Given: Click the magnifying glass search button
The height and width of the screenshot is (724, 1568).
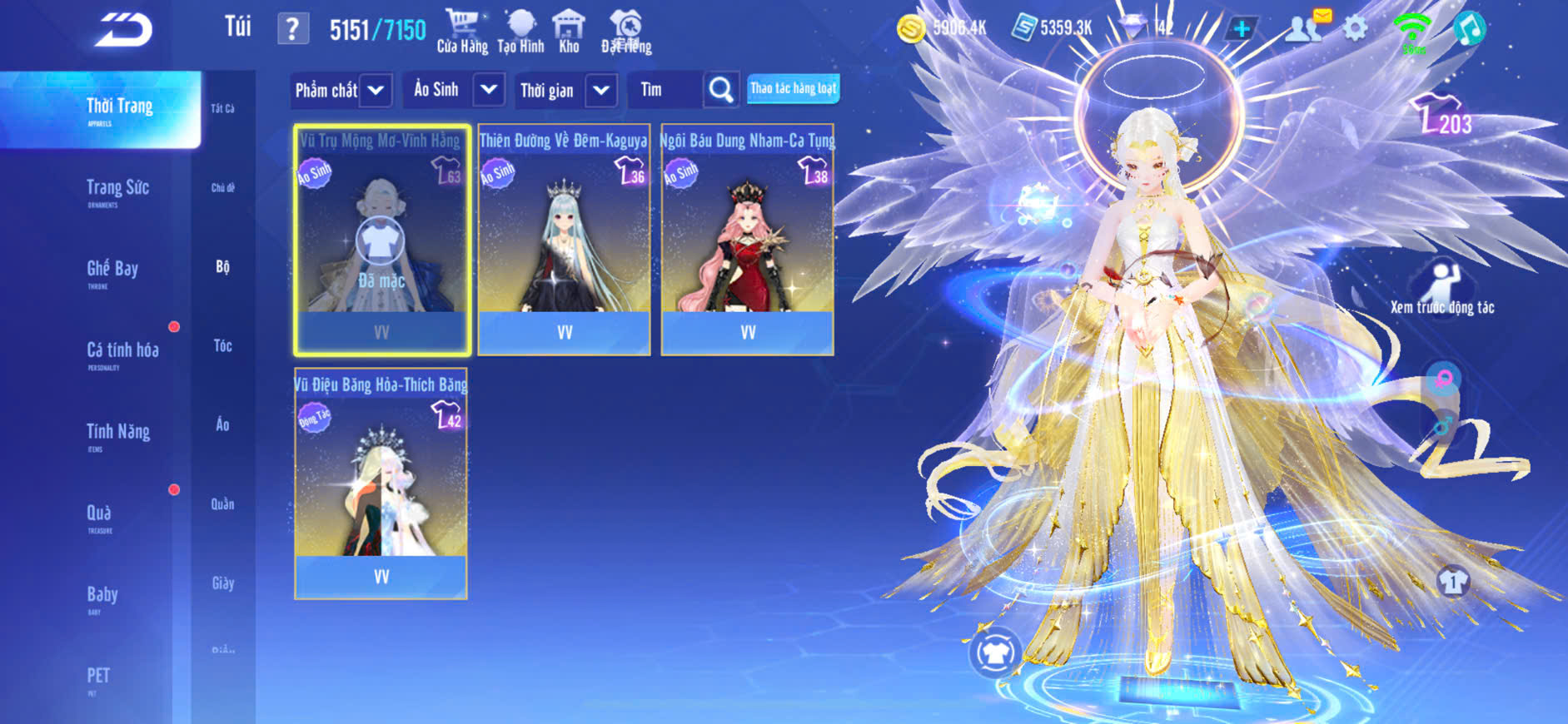Looking at the screenshot, I should pyautogui.click(x=721, y=90).
